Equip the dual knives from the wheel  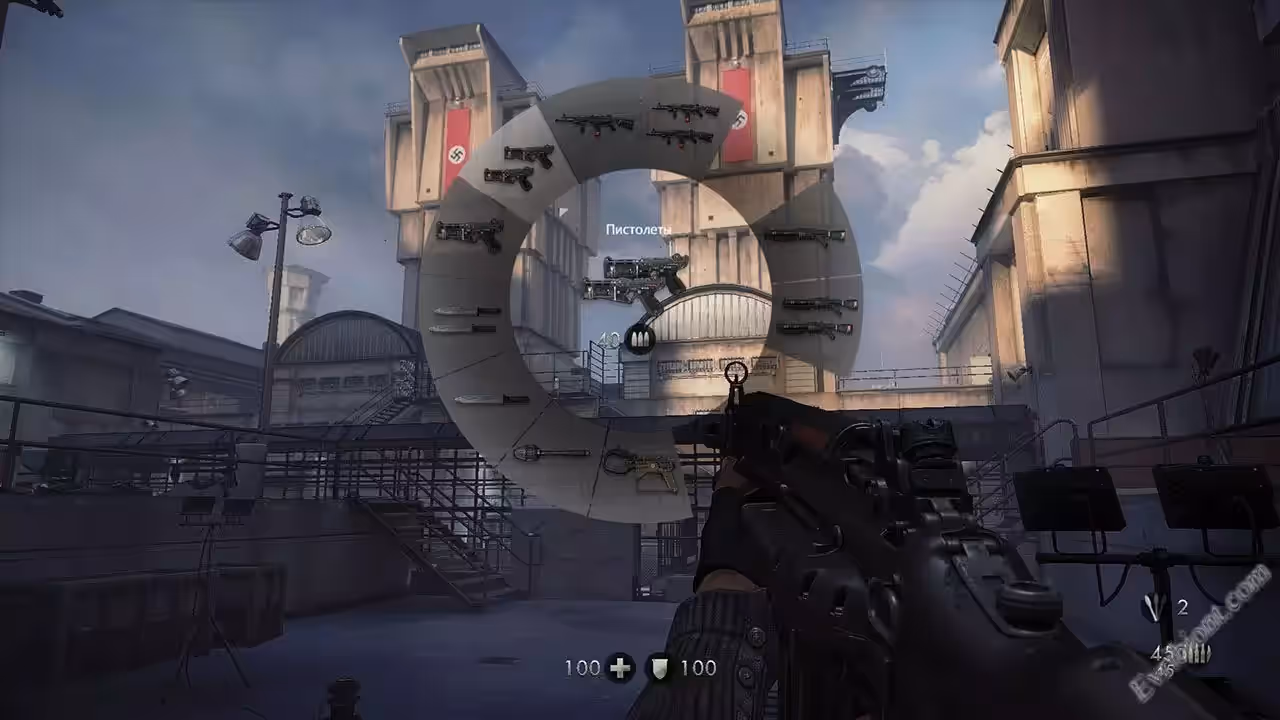click(x=465, y=319)
